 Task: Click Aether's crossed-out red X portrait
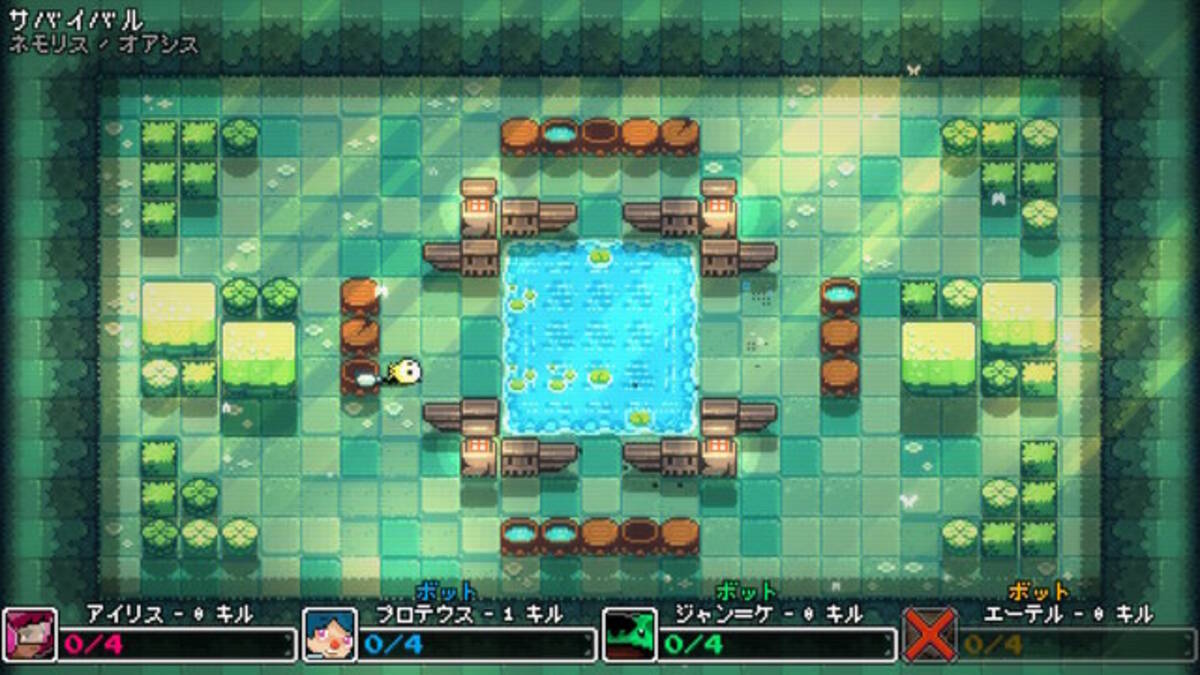tap(929, 635)
